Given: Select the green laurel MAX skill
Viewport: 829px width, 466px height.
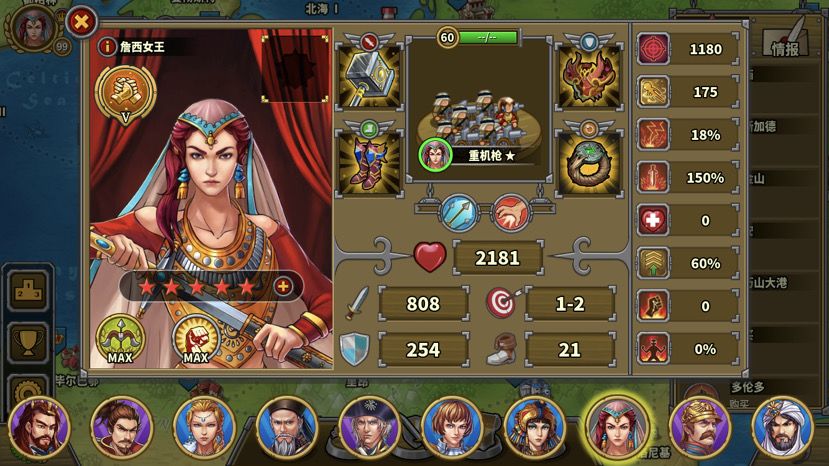Looking at the screenshot, I should [x=121, y=339].
